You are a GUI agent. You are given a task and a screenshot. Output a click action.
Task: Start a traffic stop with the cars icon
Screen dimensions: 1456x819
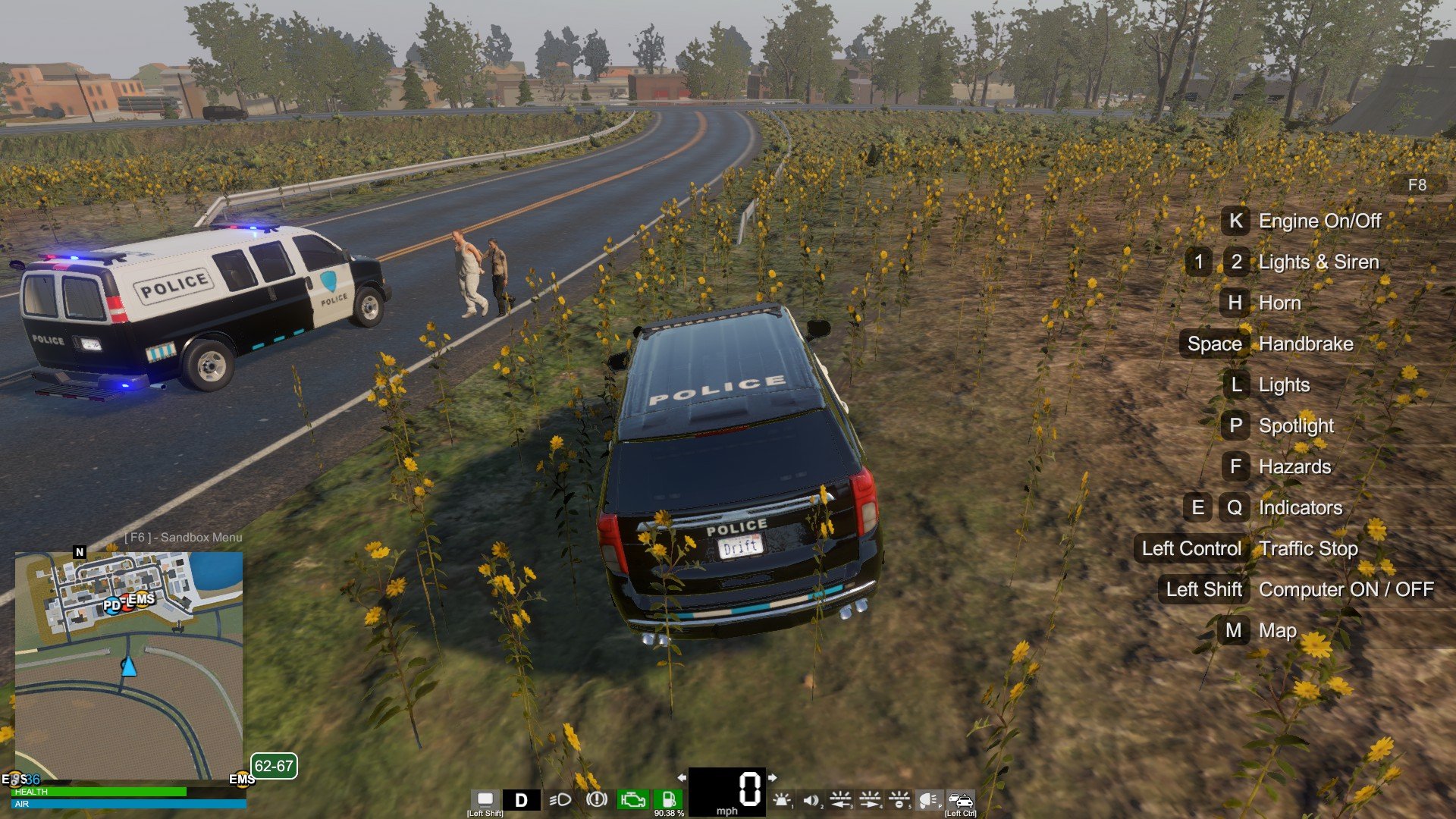click(x=960, y=800)
